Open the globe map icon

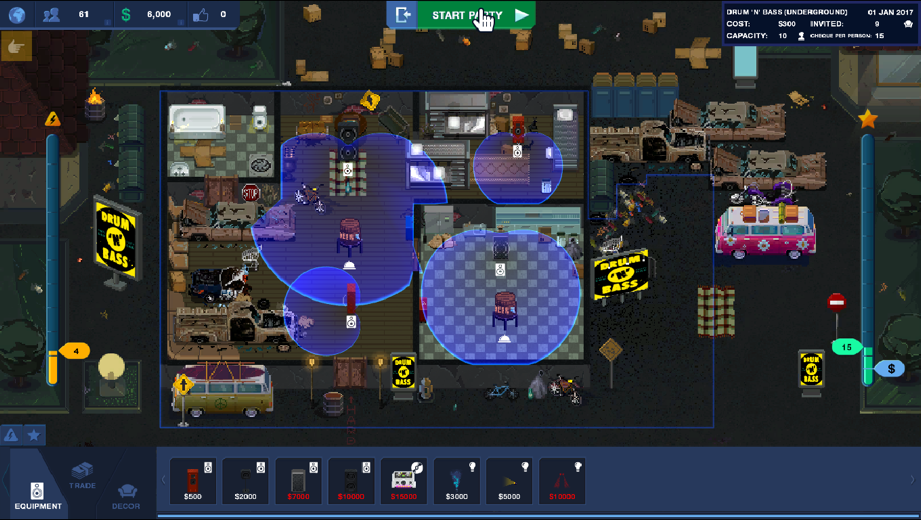17,15
